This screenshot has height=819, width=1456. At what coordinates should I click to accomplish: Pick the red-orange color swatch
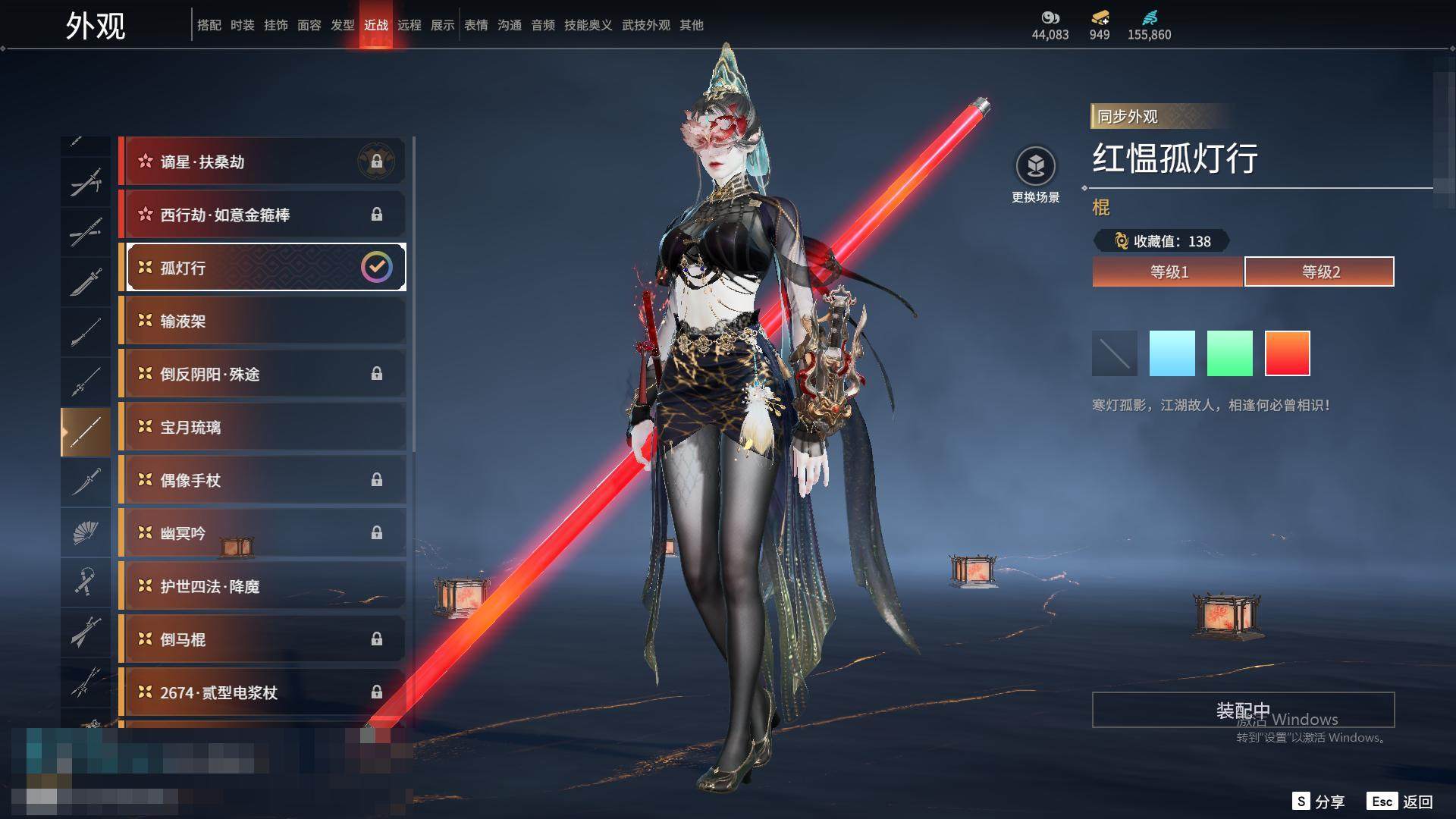1287,353
